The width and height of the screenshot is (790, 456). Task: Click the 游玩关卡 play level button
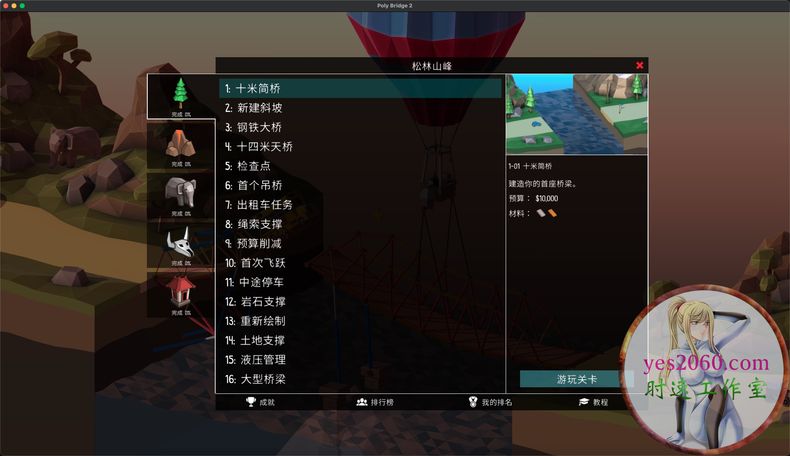(x=576, y=379)
